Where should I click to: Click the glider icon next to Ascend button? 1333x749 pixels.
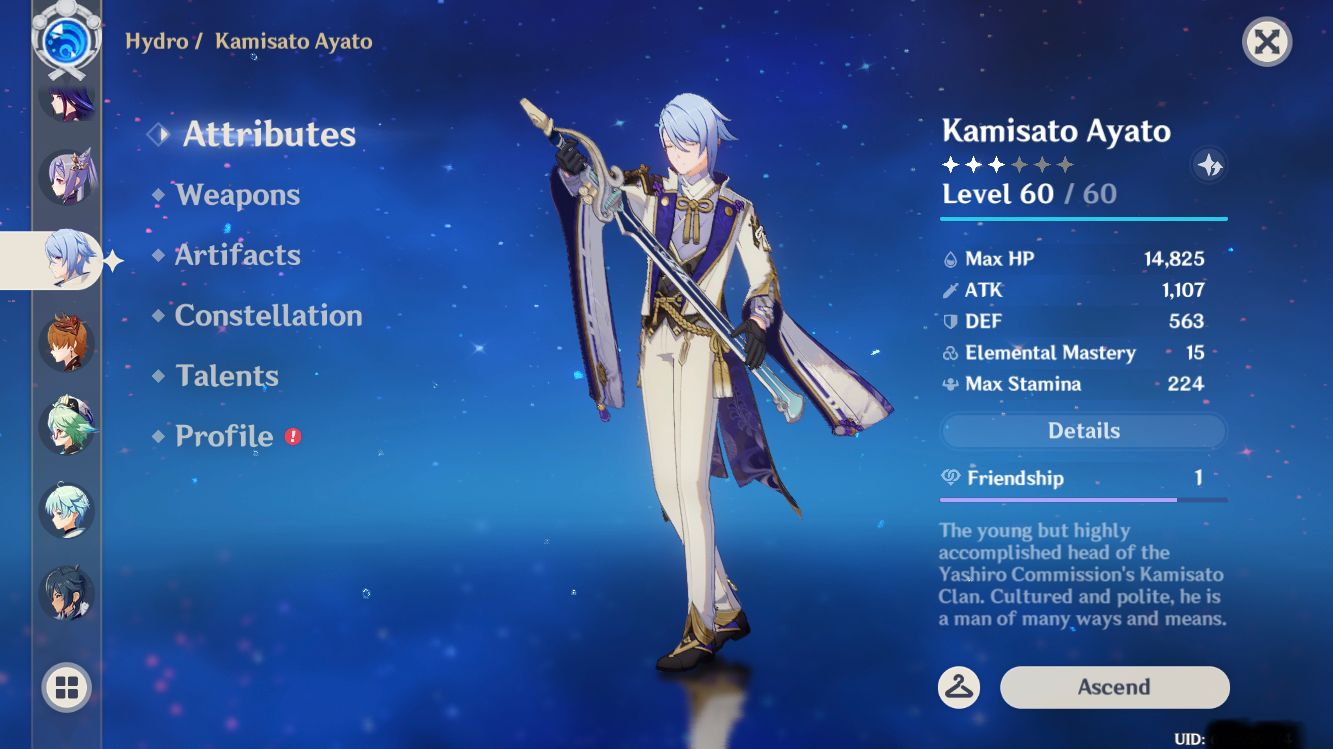point(958,688)
